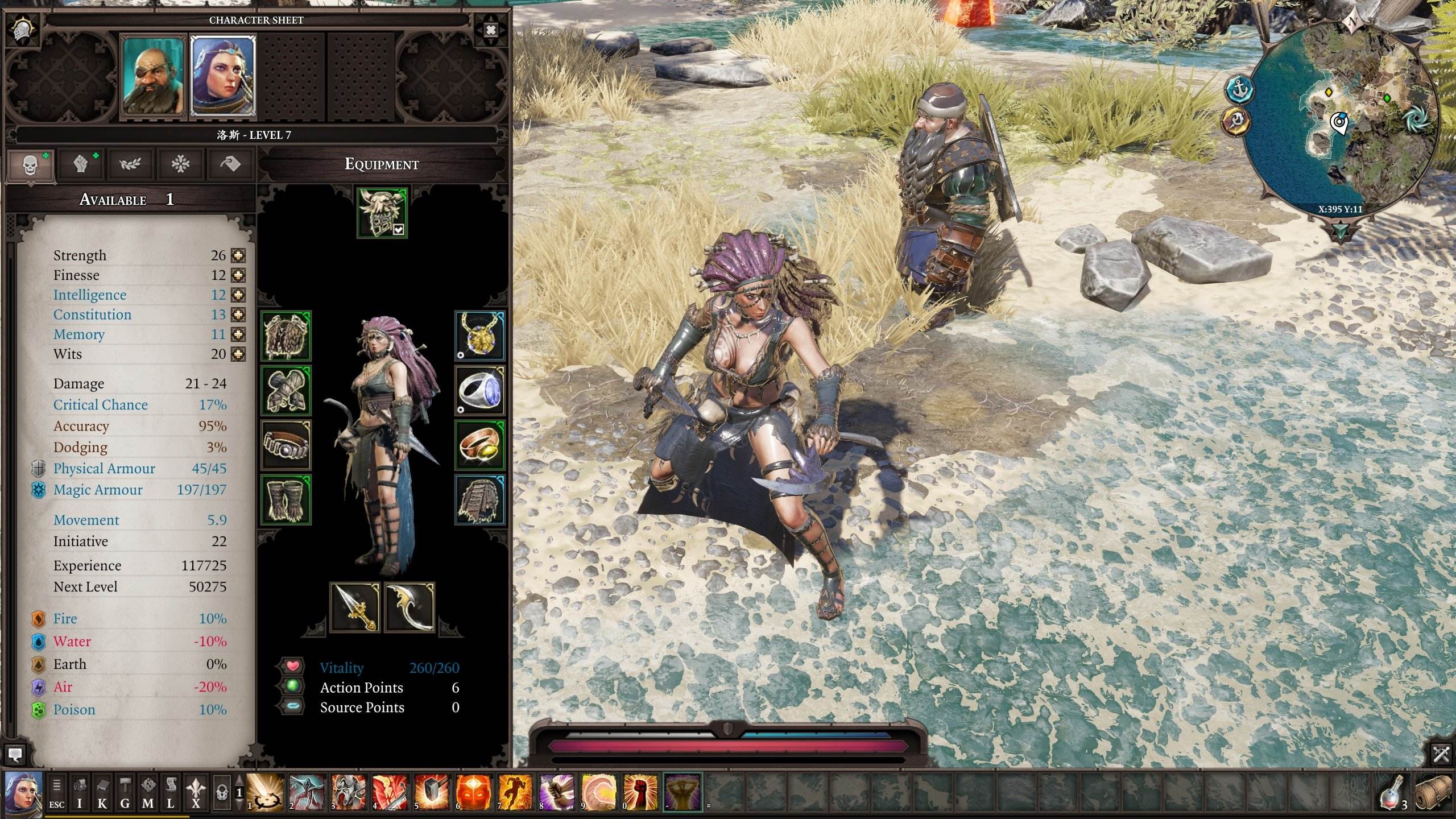Activate the hammer strike skill
This screenshot has width=1456, height=819.
pos(432,791)
